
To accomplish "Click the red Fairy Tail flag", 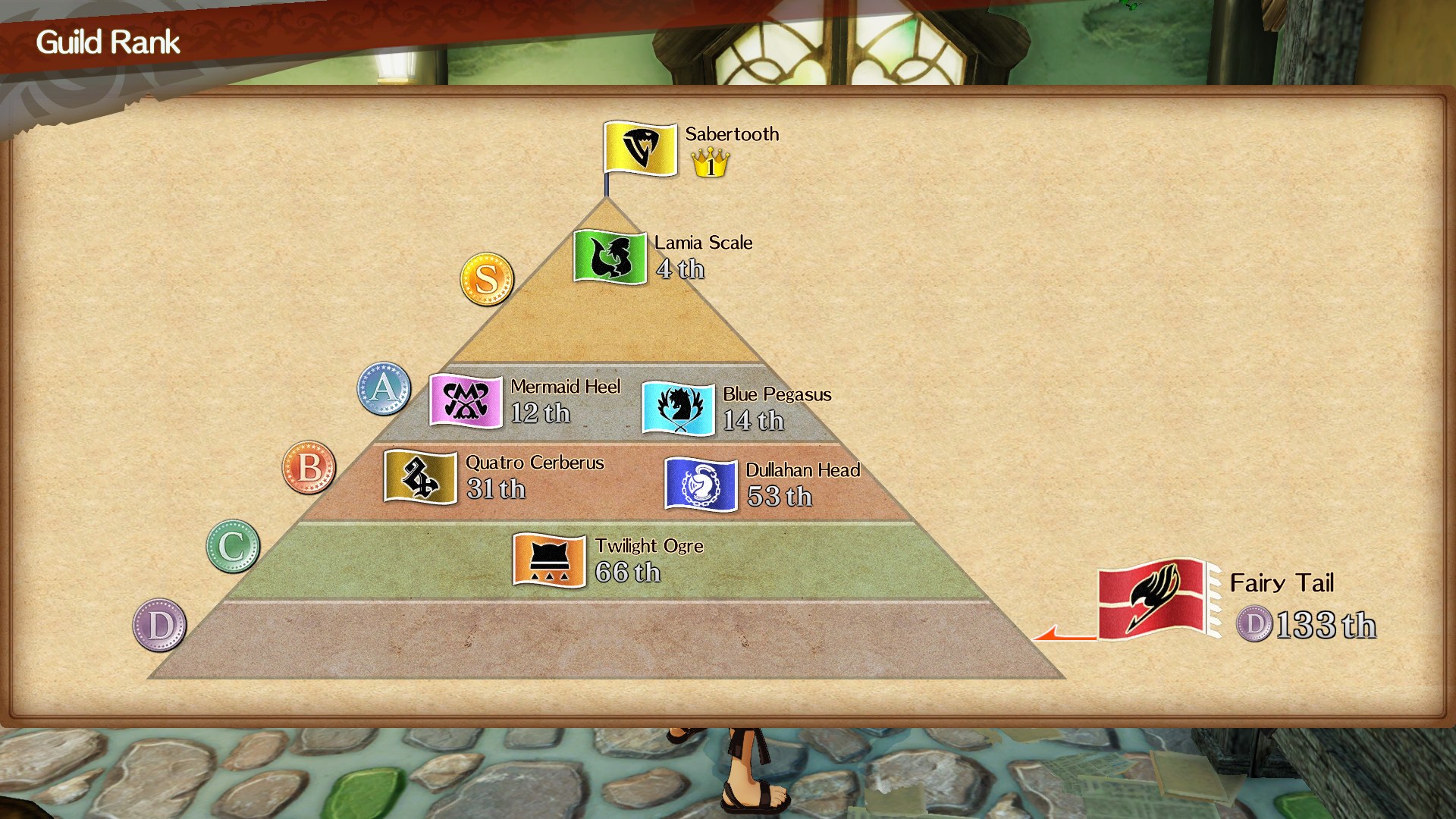I will pos(1153,599).
